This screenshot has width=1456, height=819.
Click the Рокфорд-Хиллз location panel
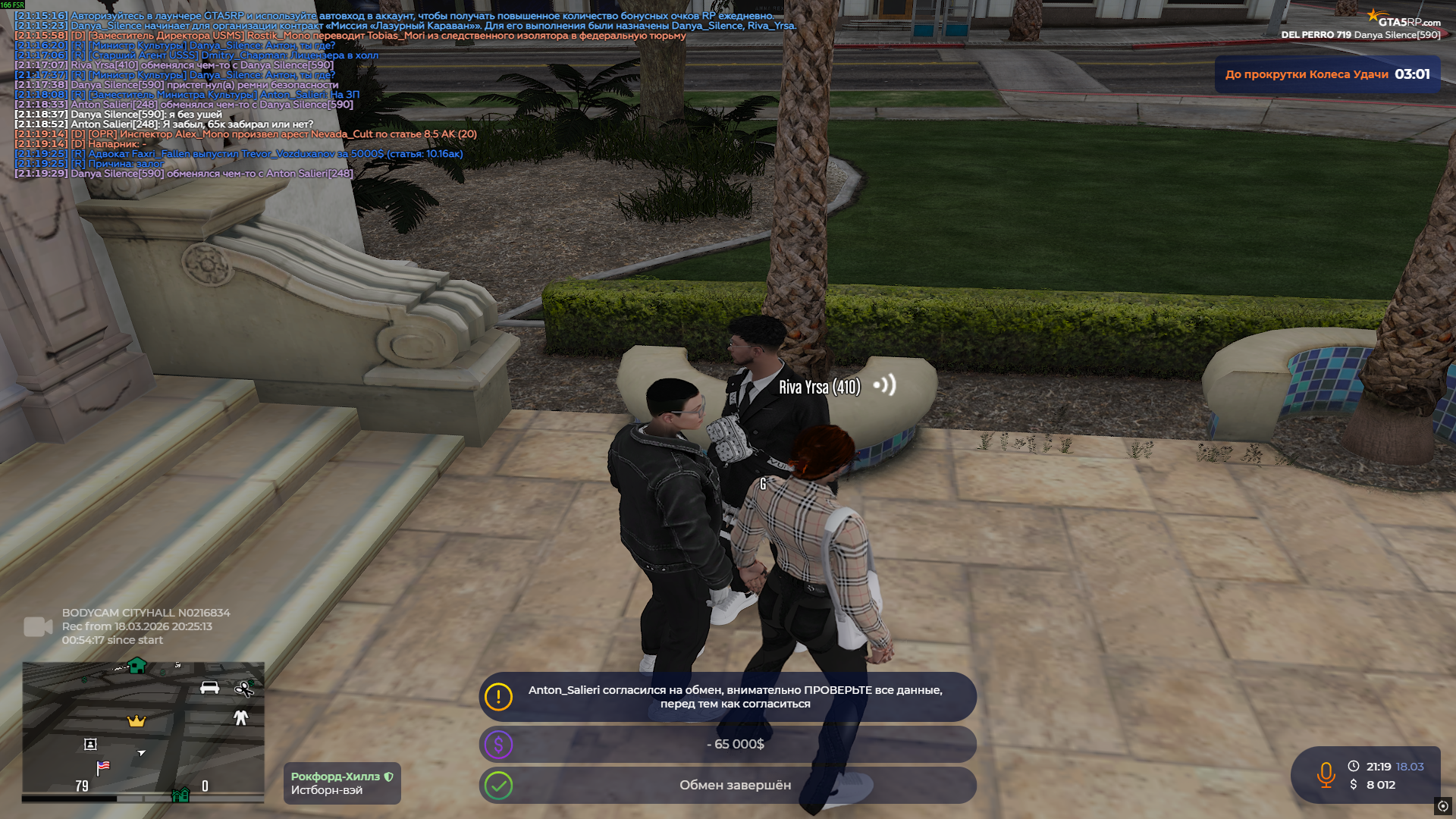[x=342, y=783]
